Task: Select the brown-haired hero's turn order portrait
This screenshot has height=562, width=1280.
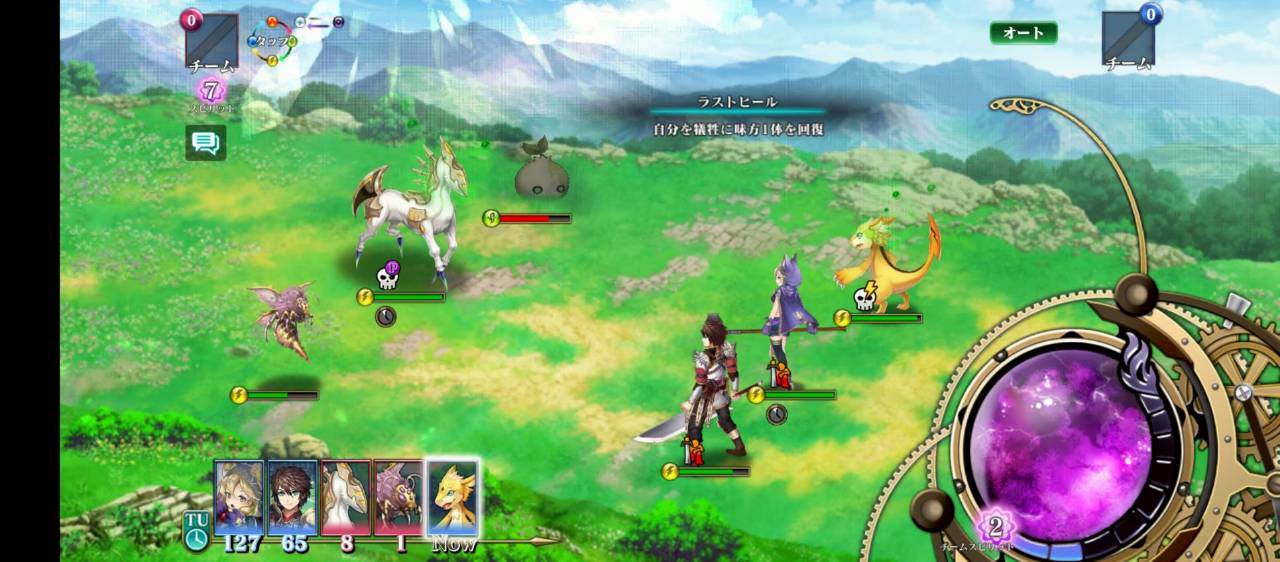Action: click(292, 497)
